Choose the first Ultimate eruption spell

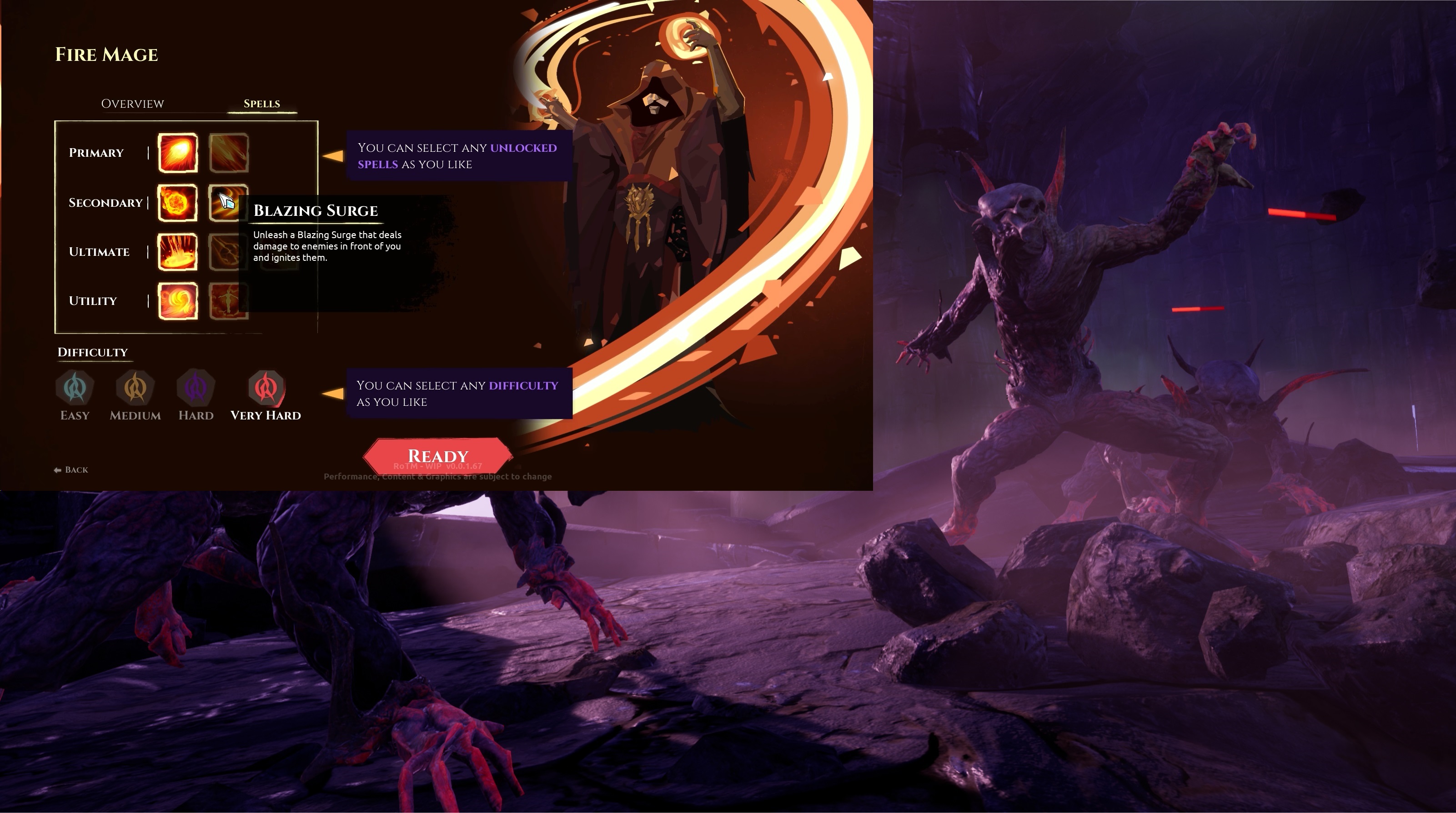(177, 252)
